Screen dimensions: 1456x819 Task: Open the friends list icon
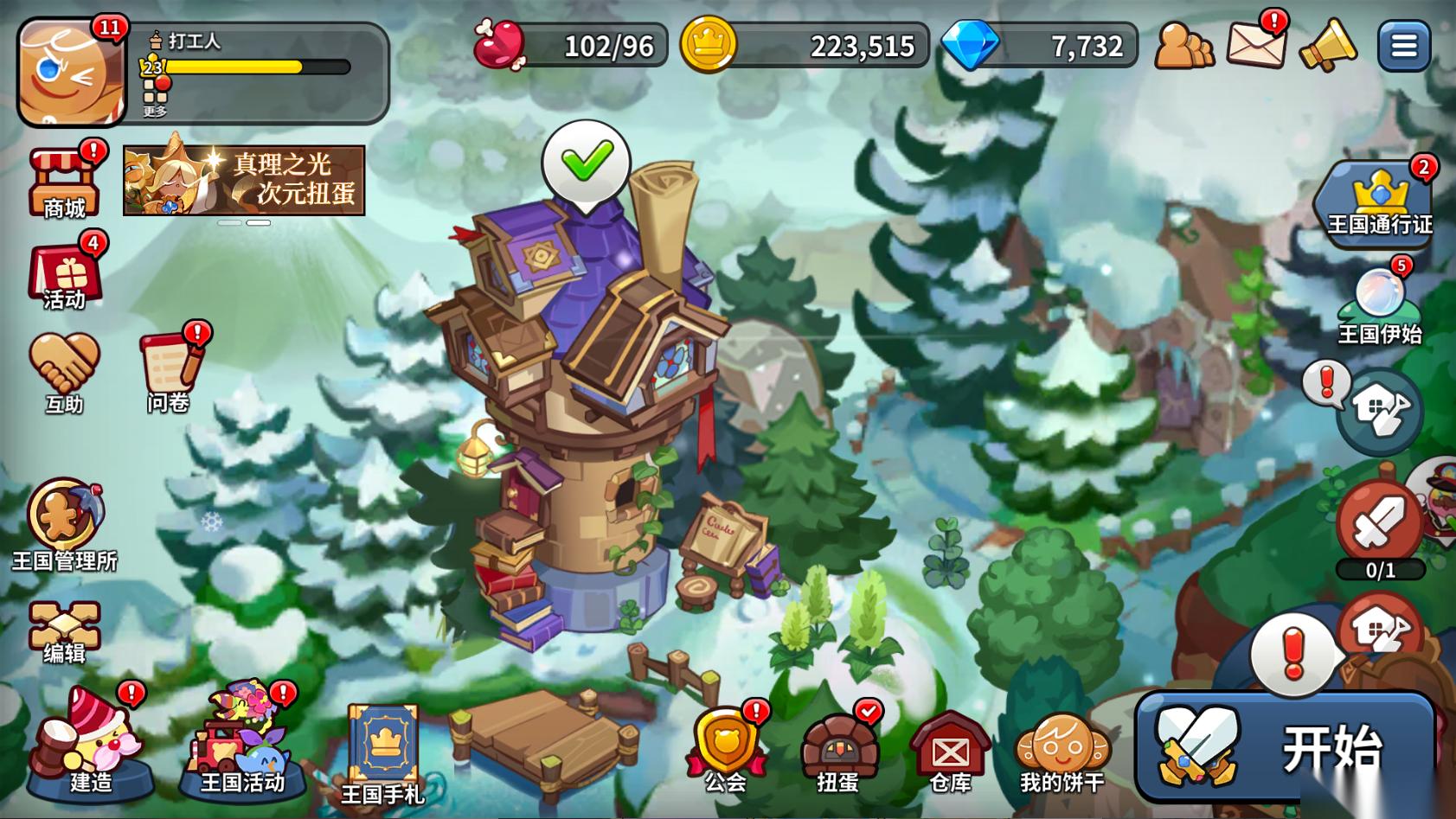pyautogui.click(x=1183, y=46)
